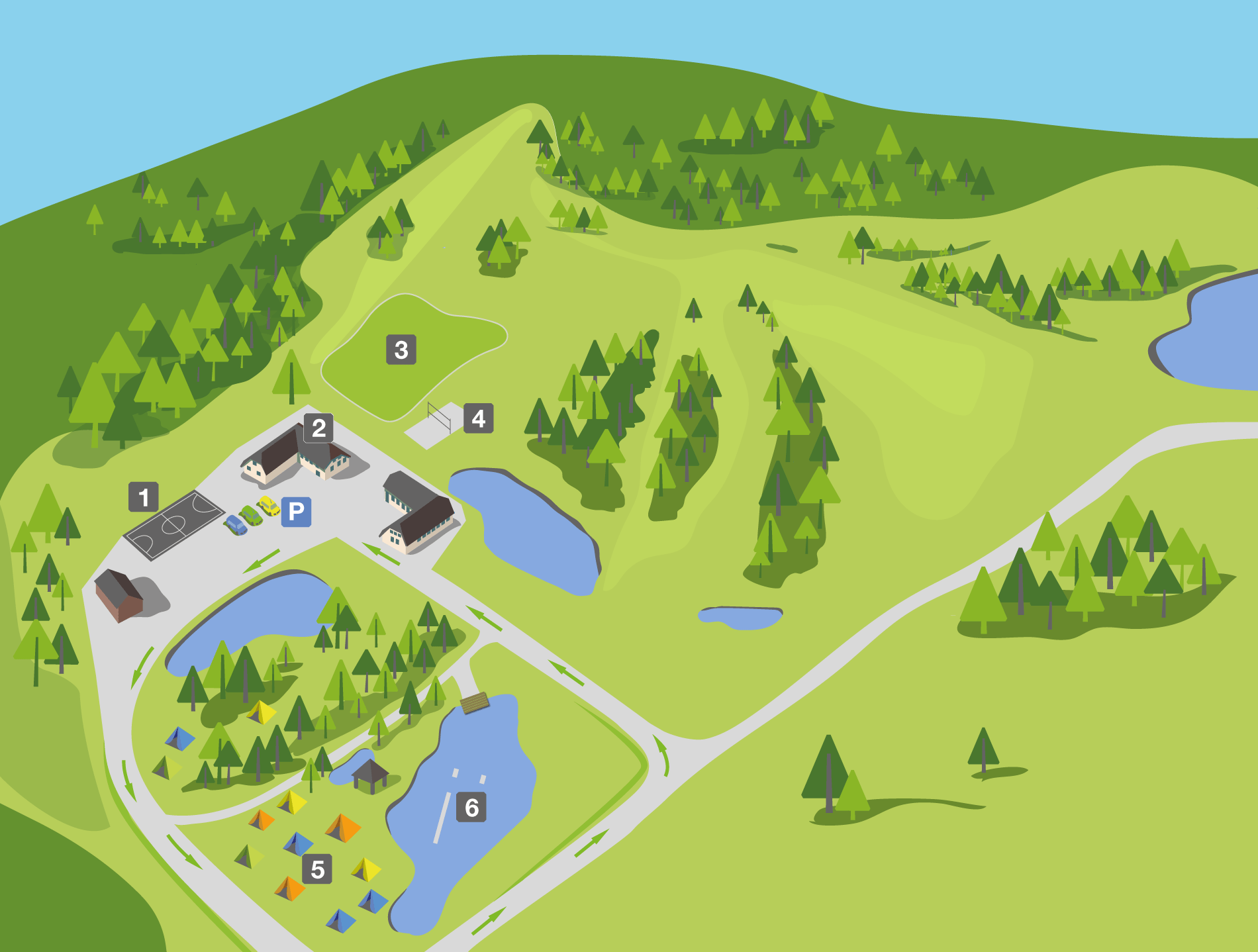Choose map marker number 3

click(401, 350)
